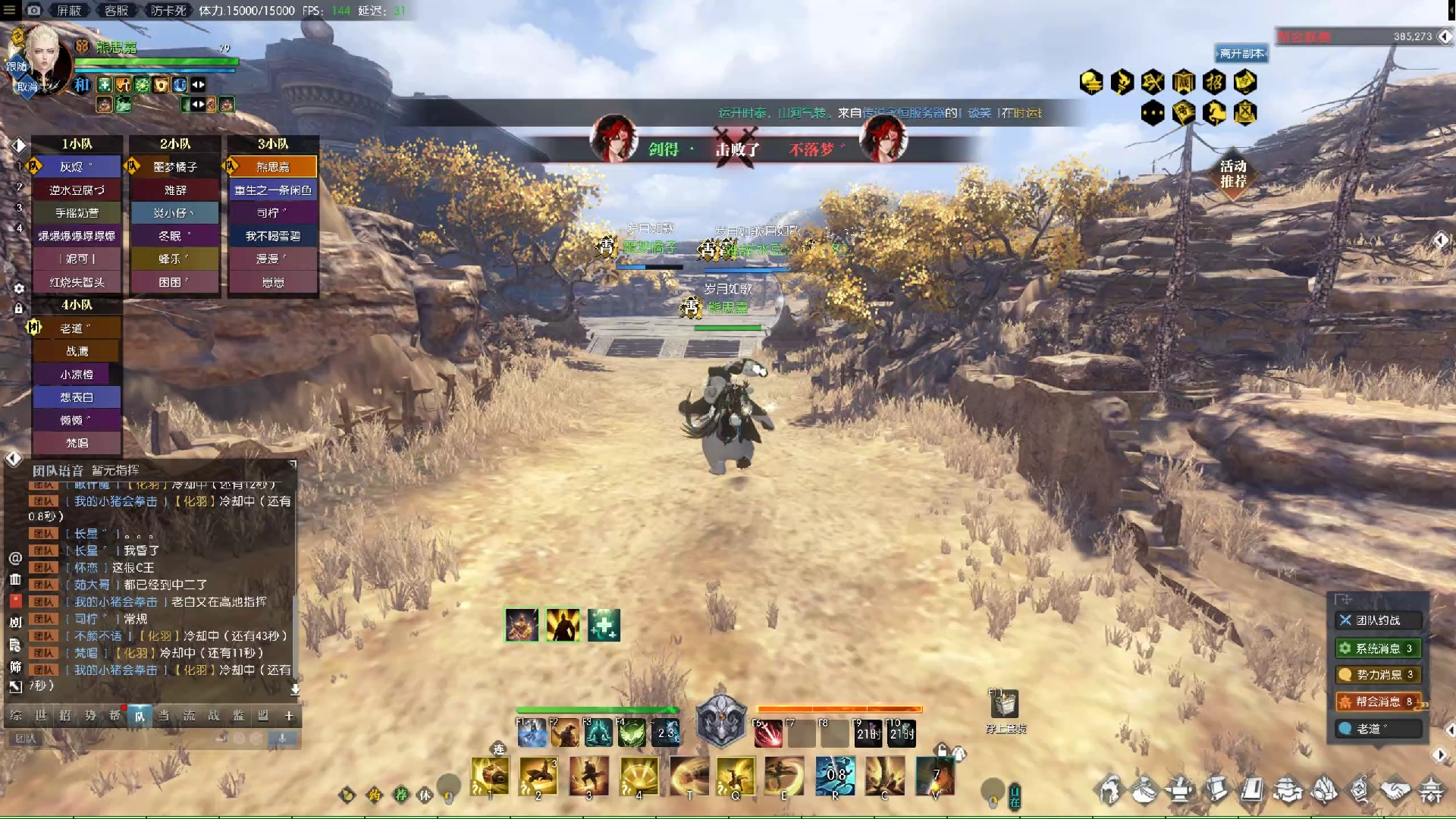Click the 离开副本 leave dungeon button
Viewport: 1456px width, 819px height.
coord(1241,54)
